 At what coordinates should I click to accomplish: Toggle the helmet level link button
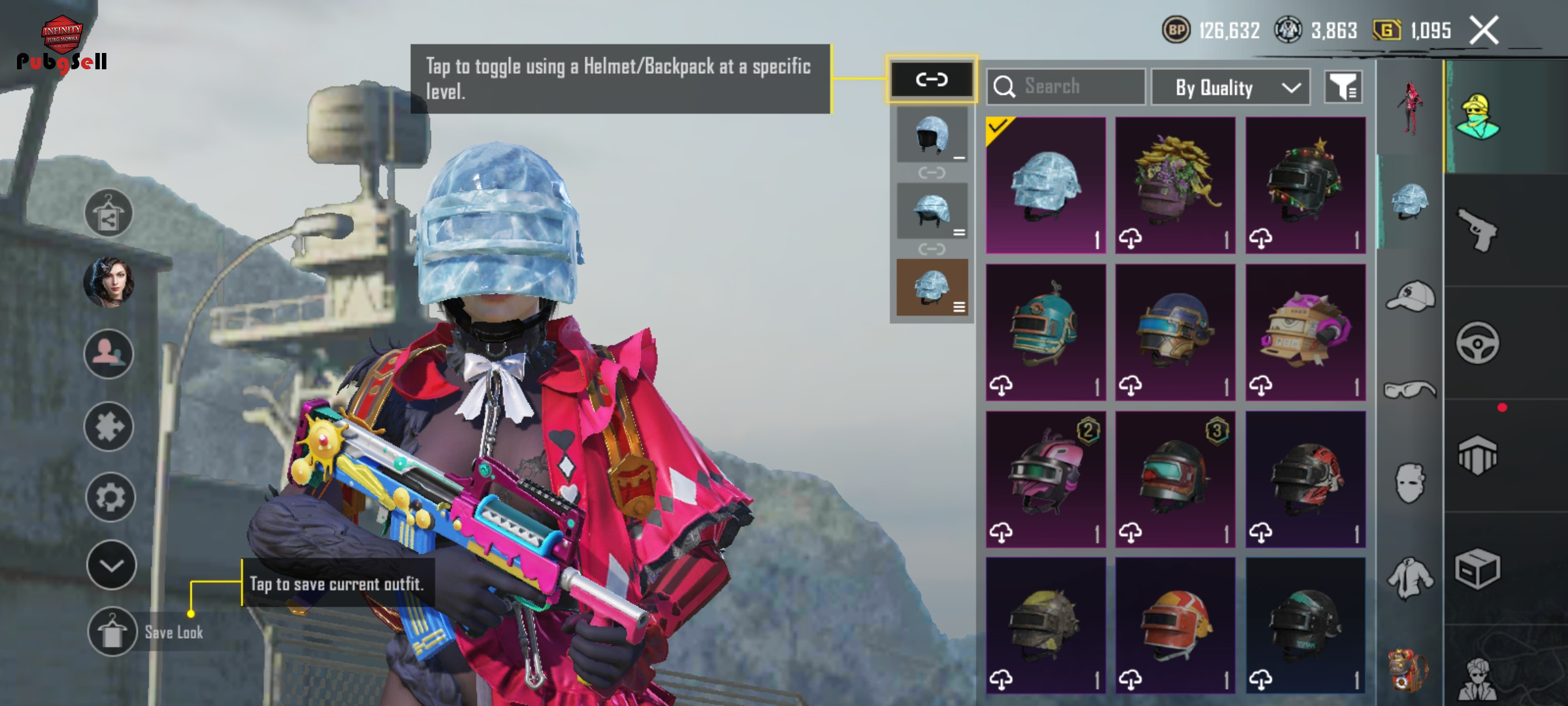(931, 80)
